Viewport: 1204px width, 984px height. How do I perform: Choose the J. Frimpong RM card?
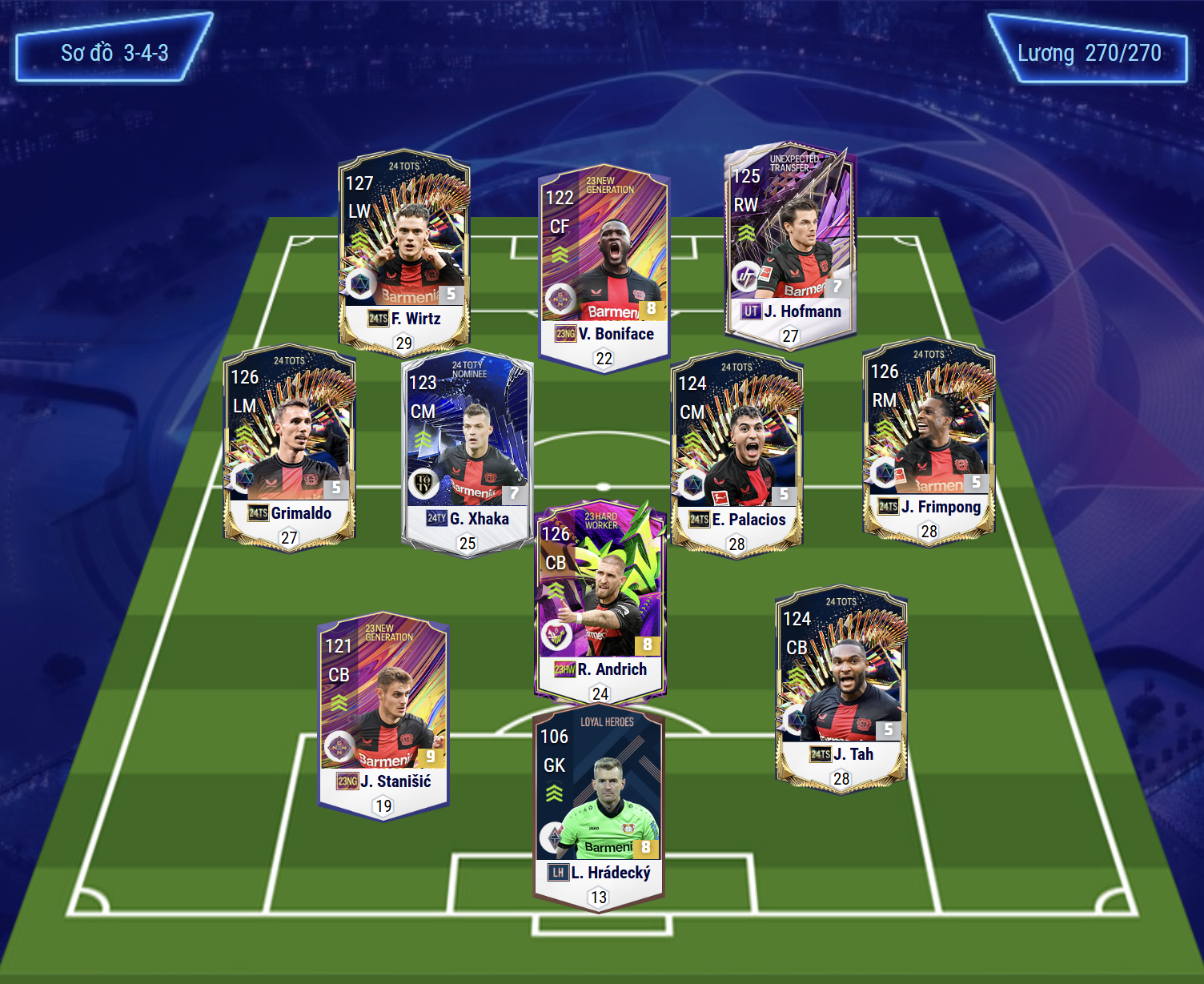[929, 439]
